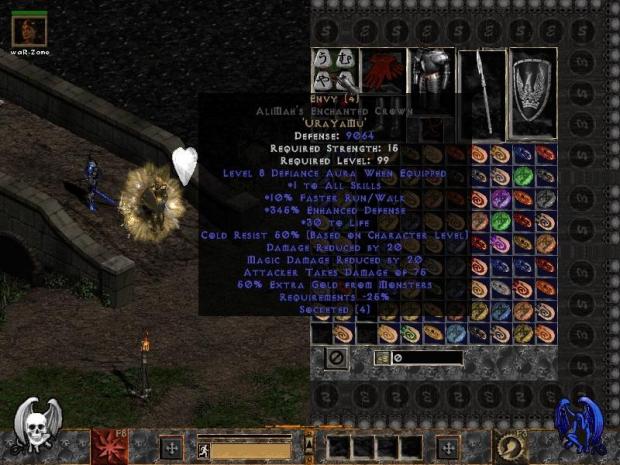Close the inventory panel
This screenshot has width=620, height=465.
tap(337, 356)
